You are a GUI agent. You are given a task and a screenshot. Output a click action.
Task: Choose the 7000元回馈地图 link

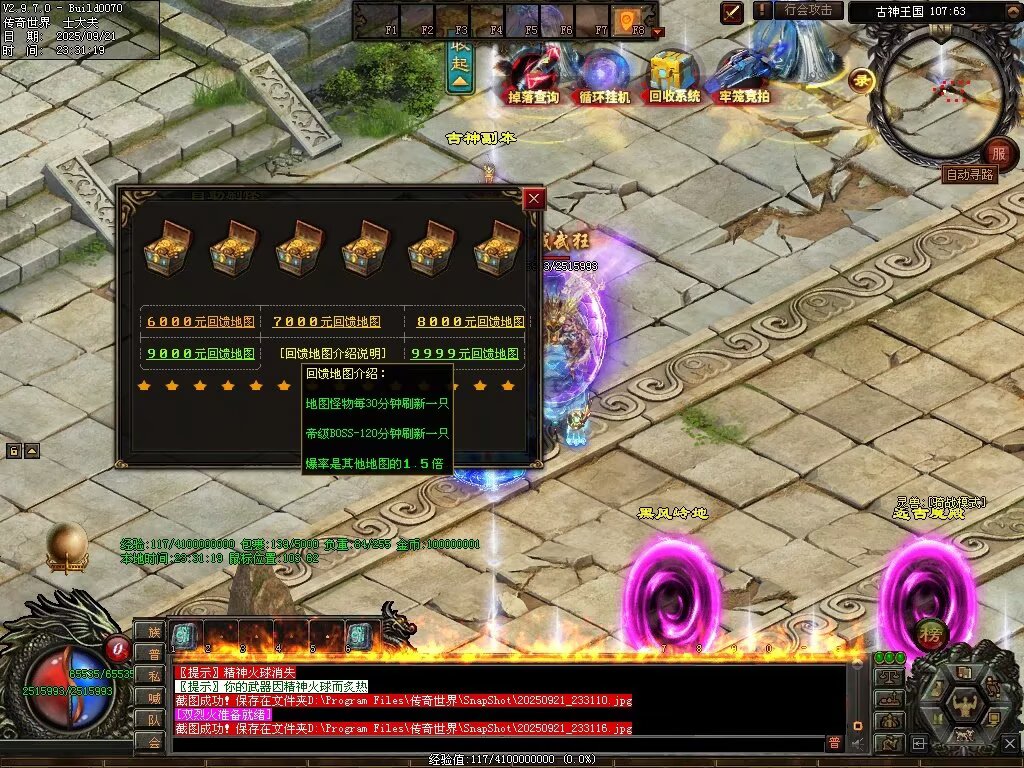pos(326,322)
